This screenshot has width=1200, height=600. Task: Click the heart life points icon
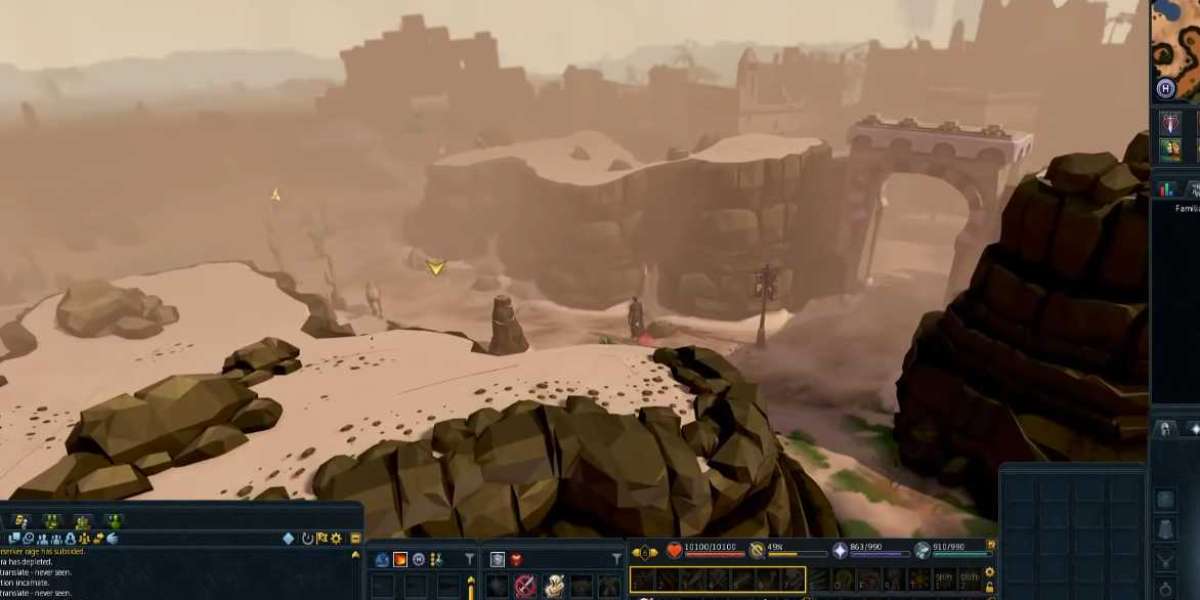pos(675,549)
